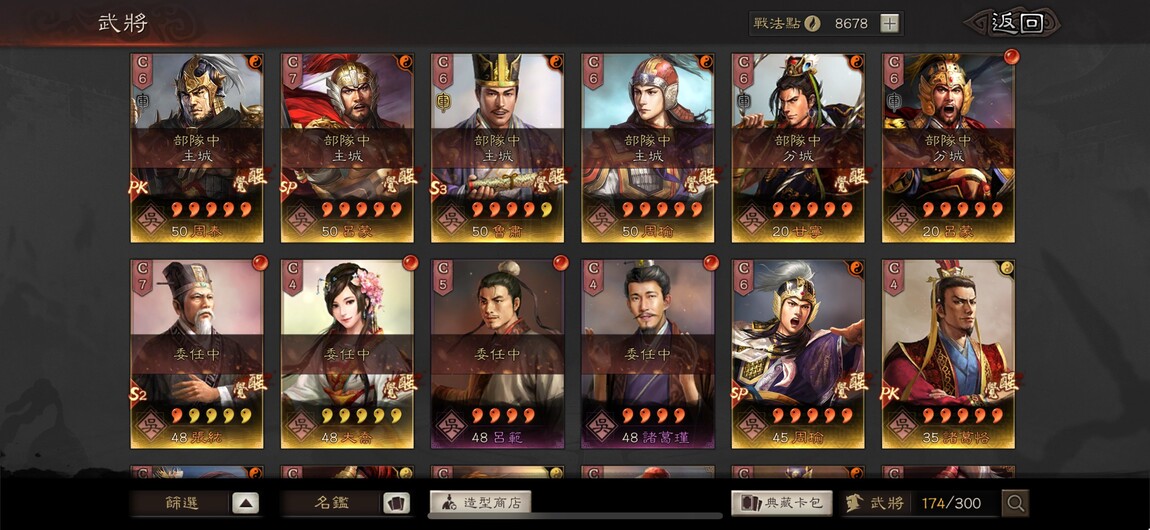Viewport: 1150px width, 530px height.
Task: View the 諸葛瑾 general card
Action: pos(647,354)
